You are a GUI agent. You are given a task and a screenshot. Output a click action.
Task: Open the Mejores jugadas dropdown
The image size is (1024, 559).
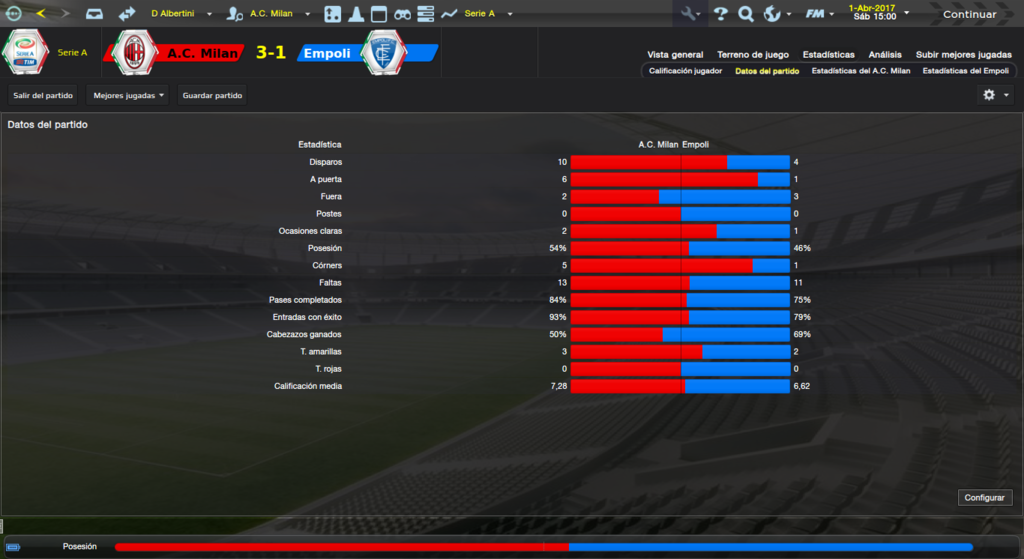click(128, 95)
